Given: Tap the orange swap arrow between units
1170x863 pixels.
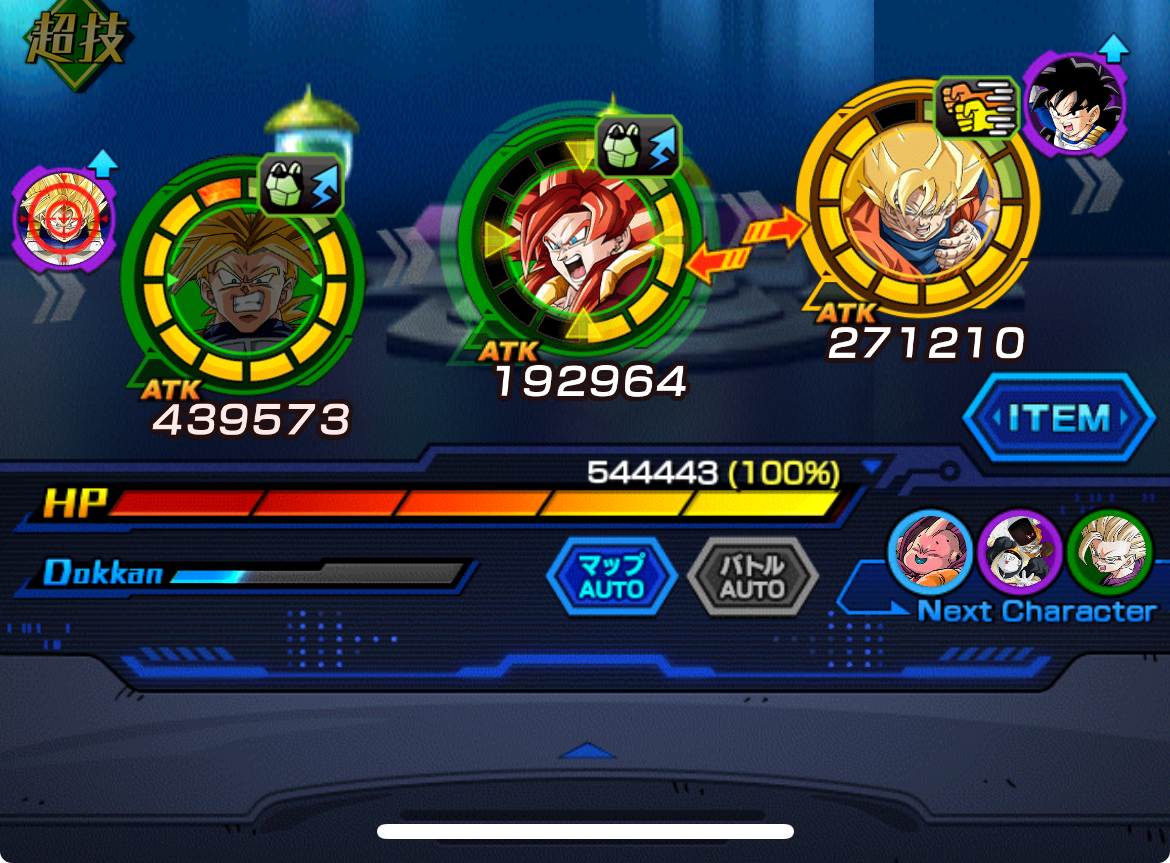Looking at the screenshot, I should click(x=747, y=246).
